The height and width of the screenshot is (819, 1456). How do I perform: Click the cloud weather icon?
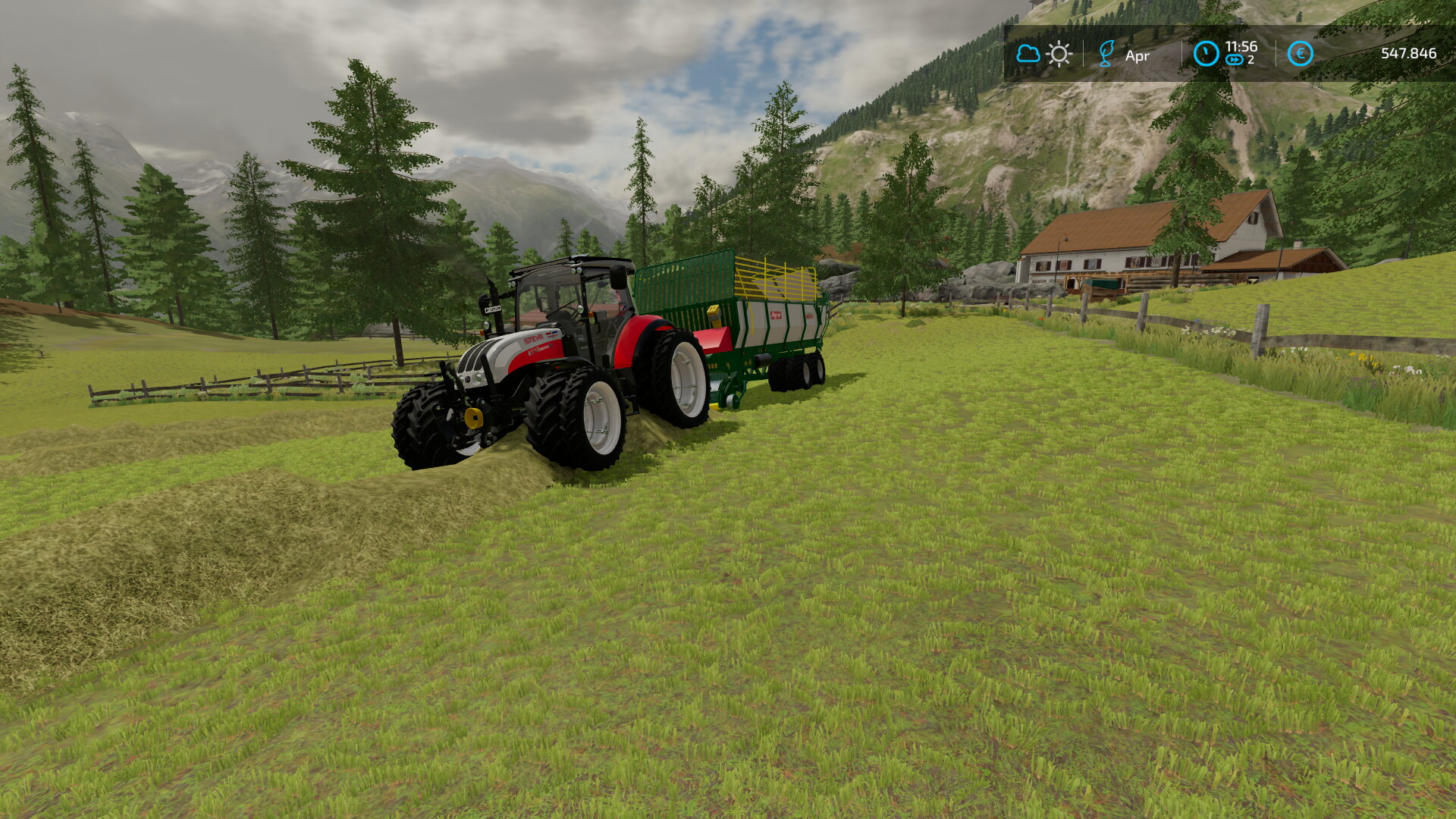click(1028, 54)
